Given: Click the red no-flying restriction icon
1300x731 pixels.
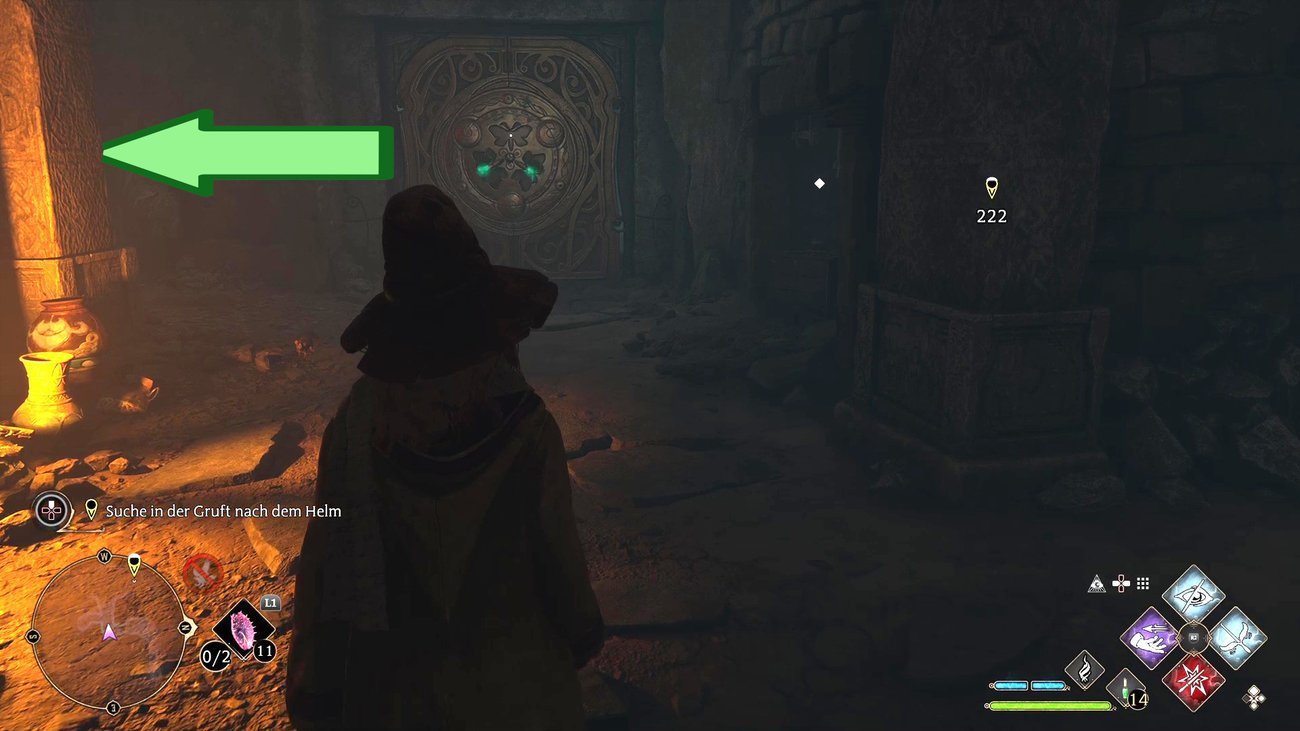Looking at the screenshot, I should tap(202, 571).
